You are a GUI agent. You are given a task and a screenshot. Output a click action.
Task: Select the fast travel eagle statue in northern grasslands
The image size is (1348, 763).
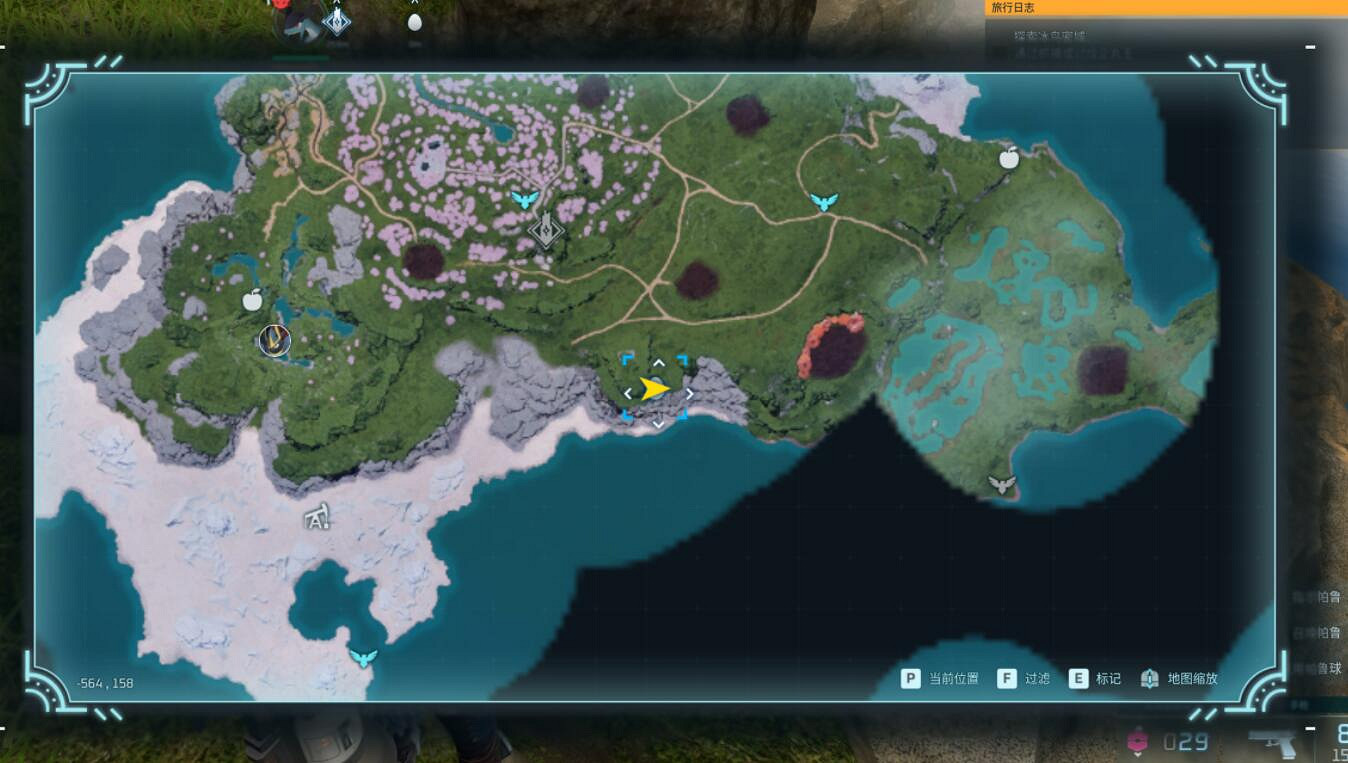tap(824, 200)
